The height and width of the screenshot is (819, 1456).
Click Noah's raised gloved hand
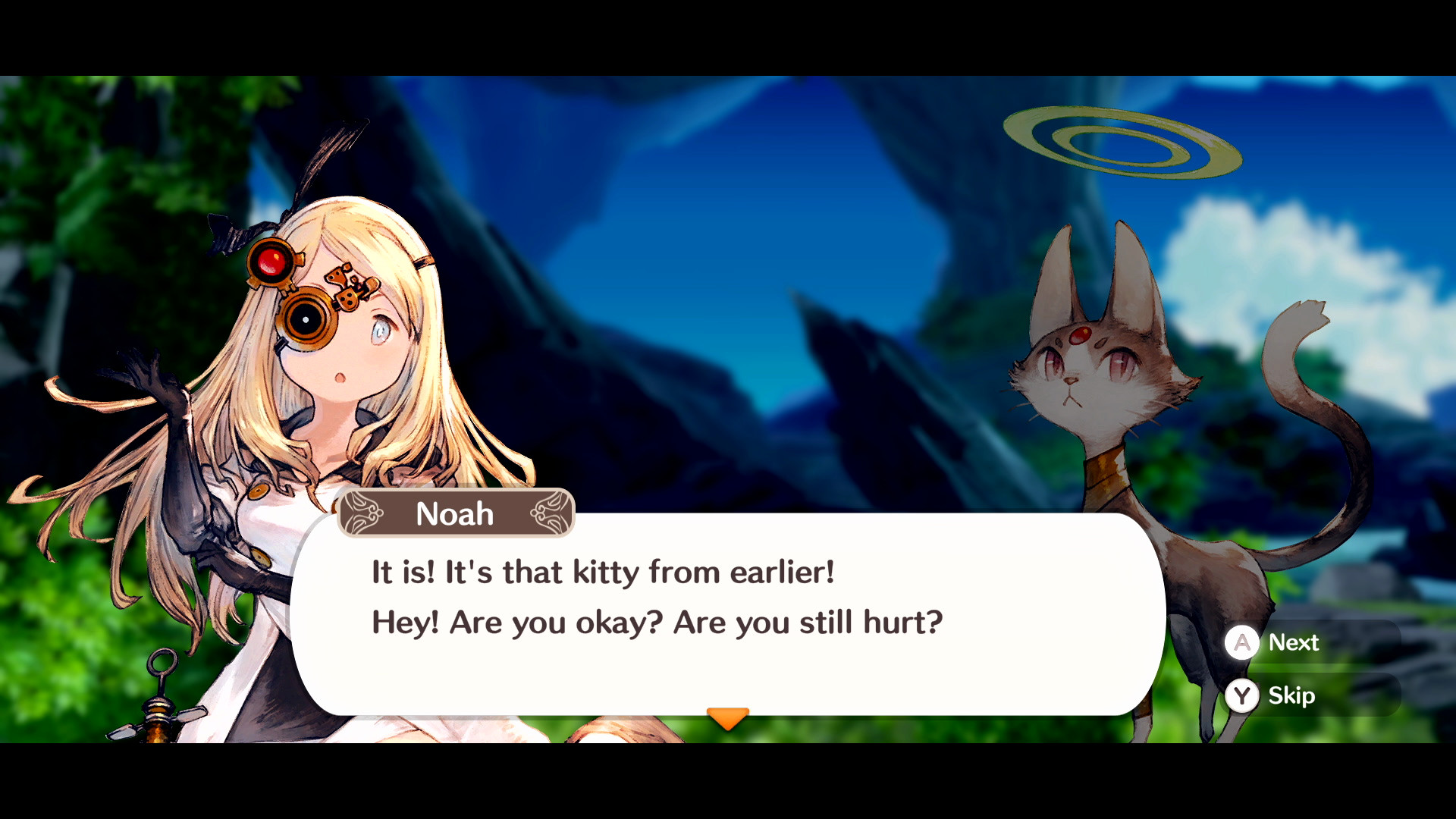[148, 379]
